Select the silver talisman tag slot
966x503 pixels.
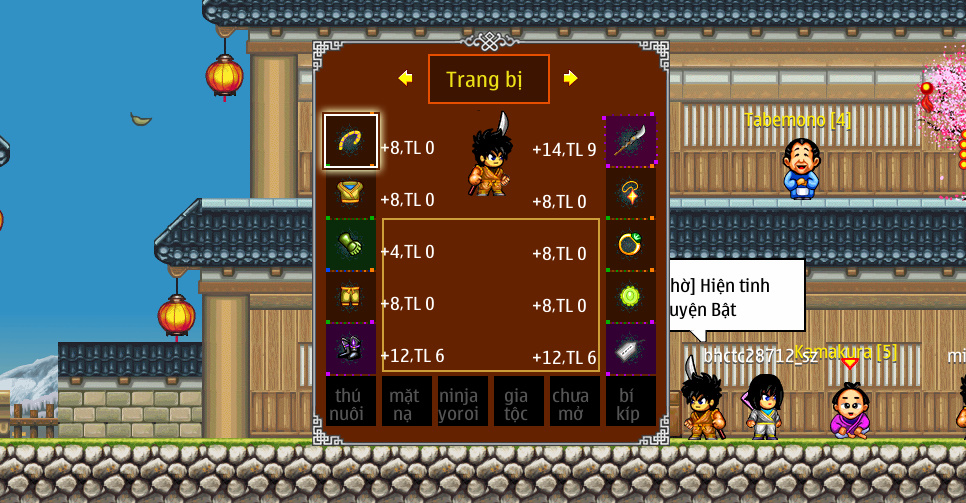[631, 349]
